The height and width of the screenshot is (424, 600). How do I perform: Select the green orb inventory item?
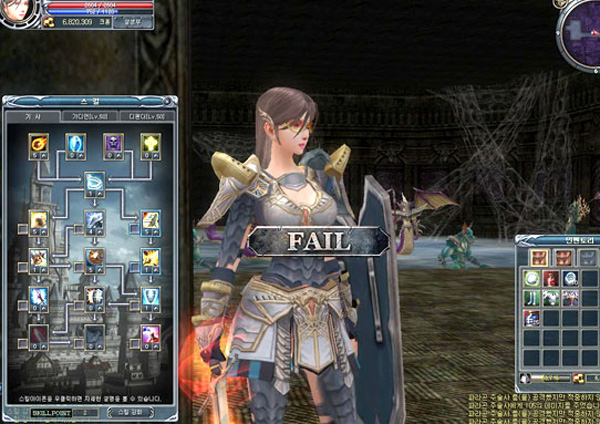531,278
